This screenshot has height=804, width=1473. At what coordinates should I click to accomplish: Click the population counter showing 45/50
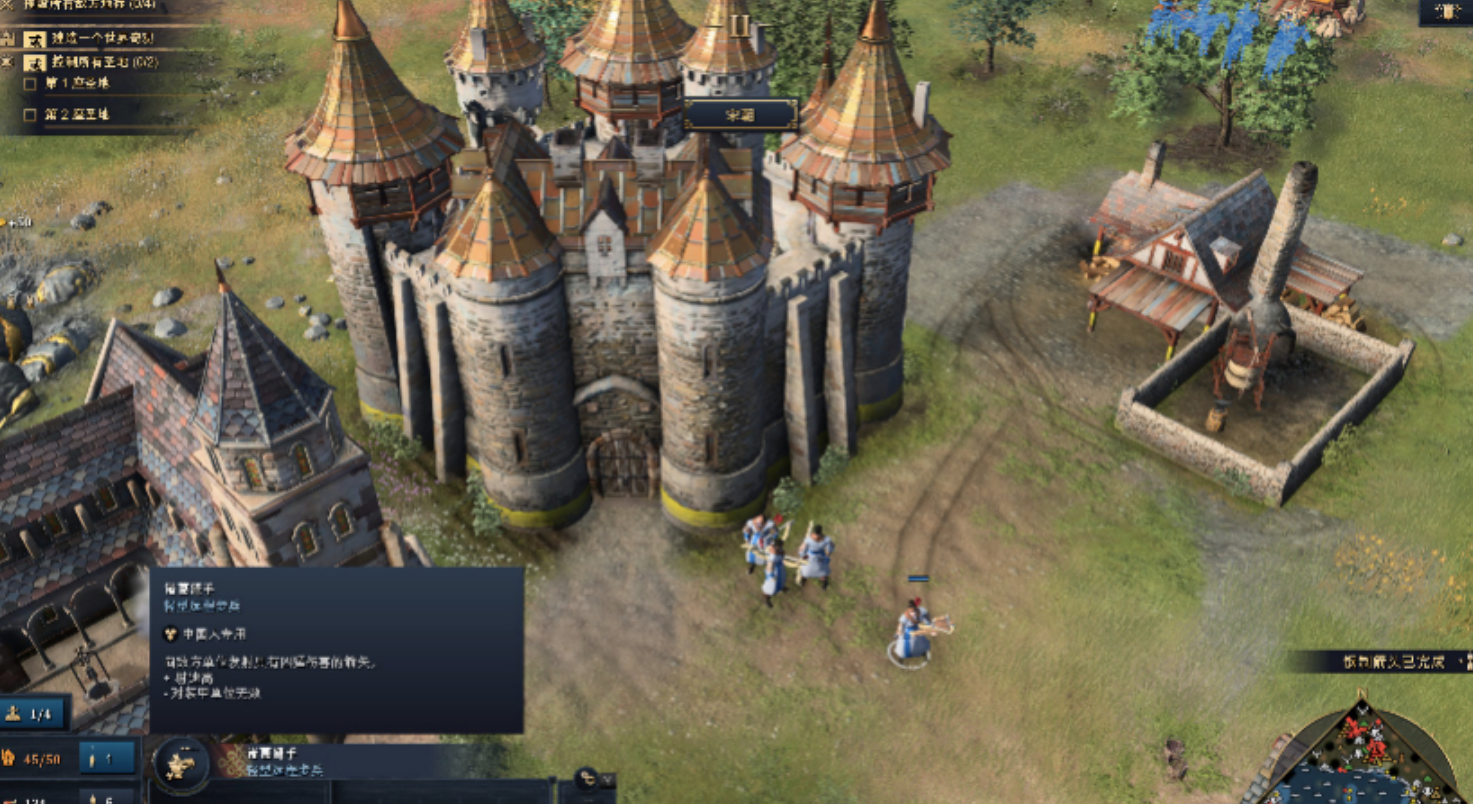[x=37, y=759]
